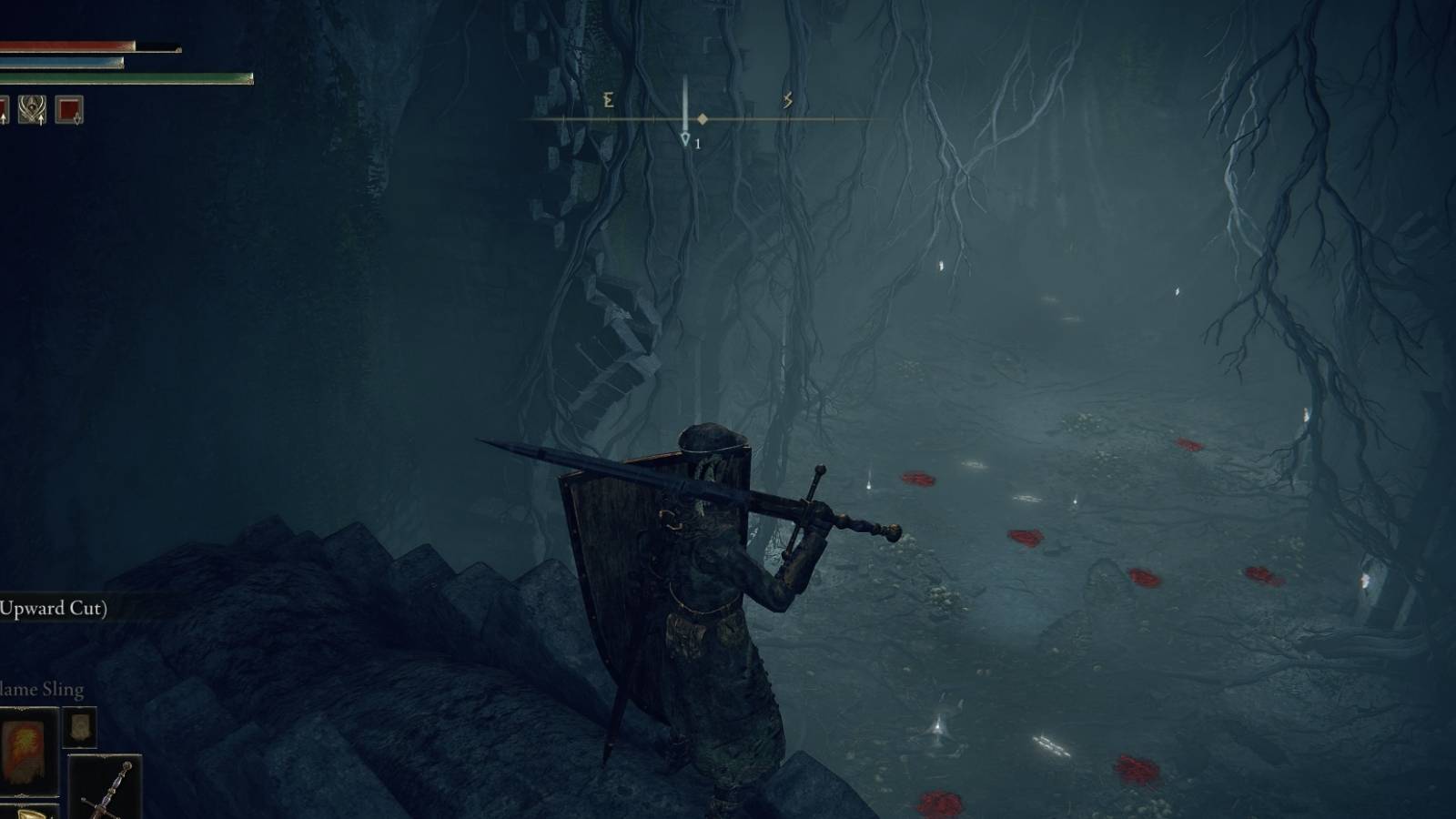
Task: Click the end cap of the stamina bar
Action: (x=251, y=78)
